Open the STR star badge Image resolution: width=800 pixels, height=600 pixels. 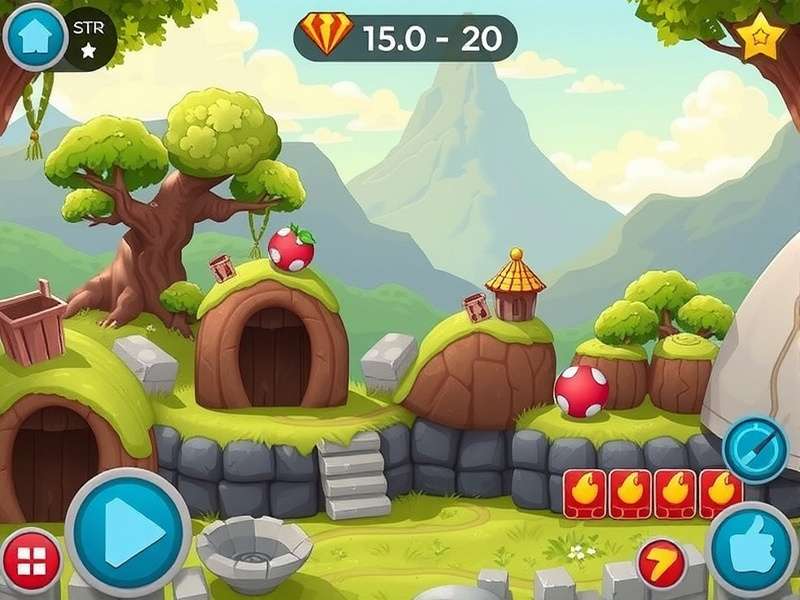pos(88,38)
